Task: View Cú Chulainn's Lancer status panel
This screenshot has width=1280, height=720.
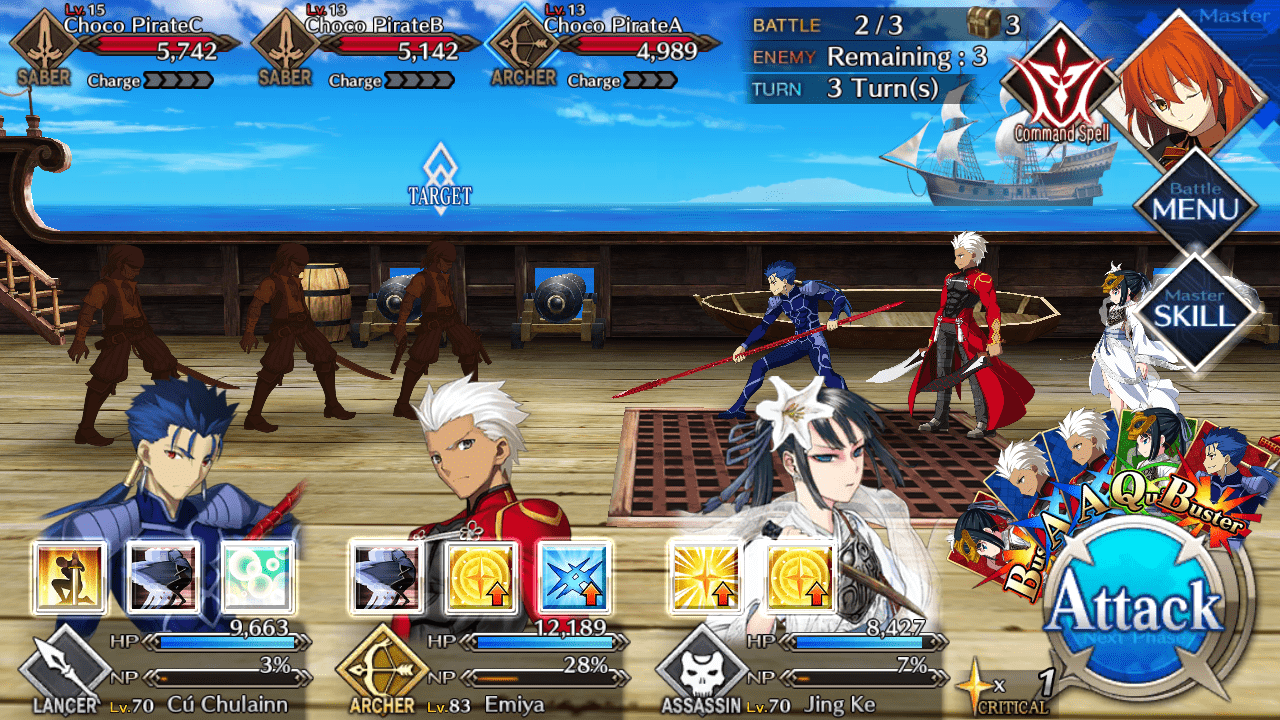Action: (160, 670)
